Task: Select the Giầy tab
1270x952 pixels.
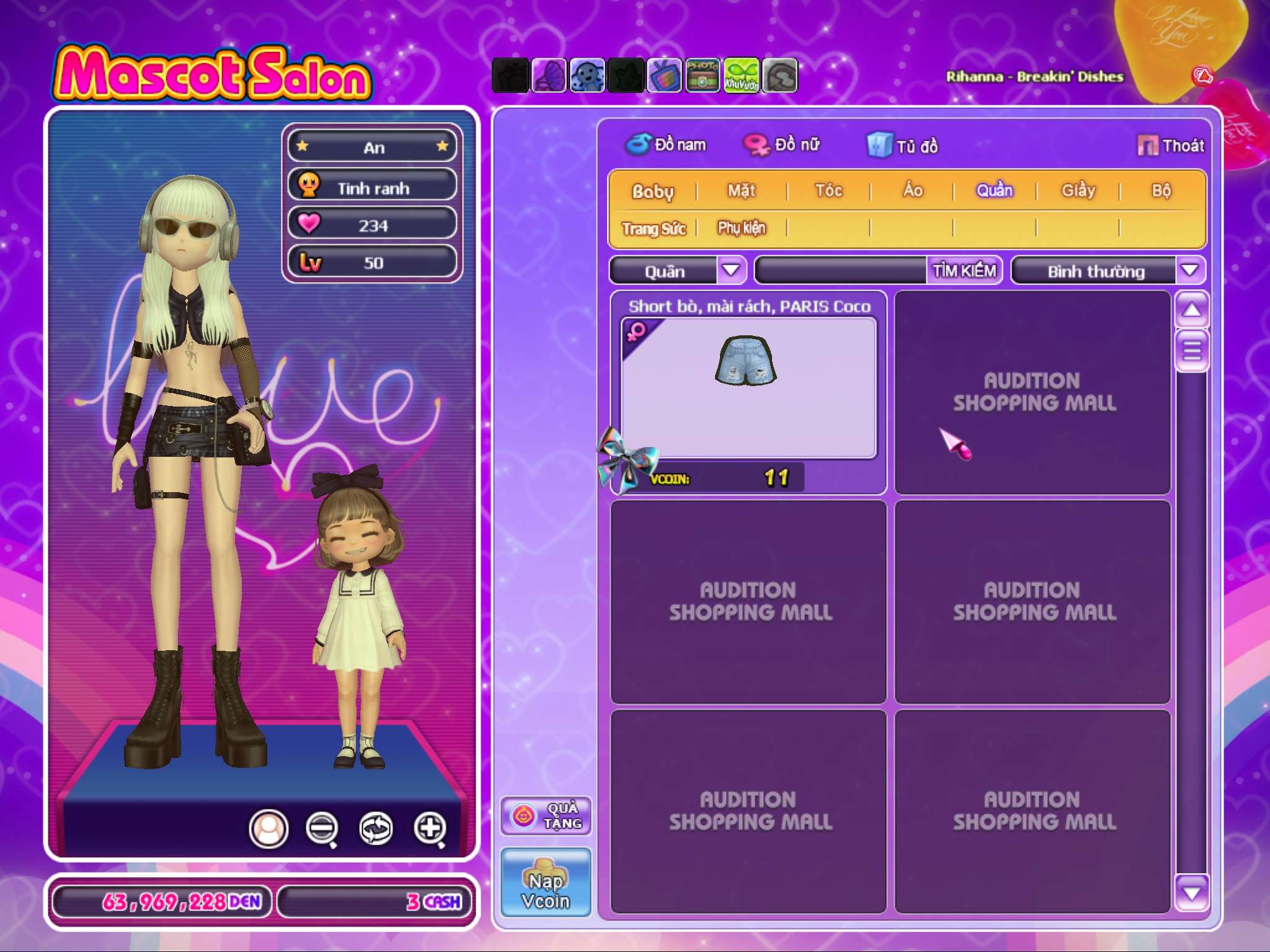Action: tap(1078, 191)
